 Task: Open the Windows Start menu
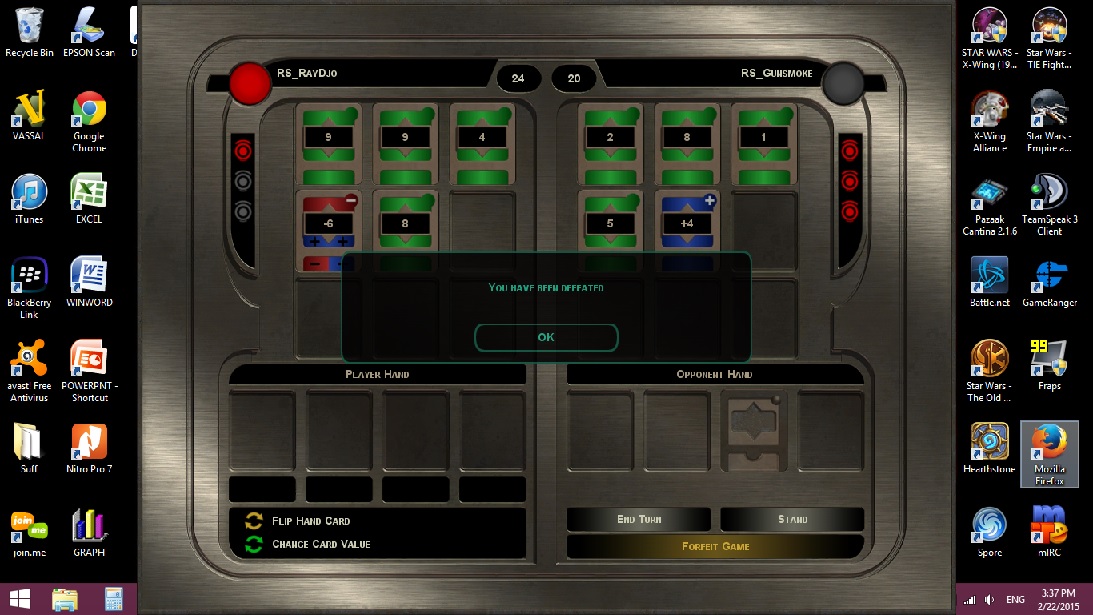[x=21, y=599]
